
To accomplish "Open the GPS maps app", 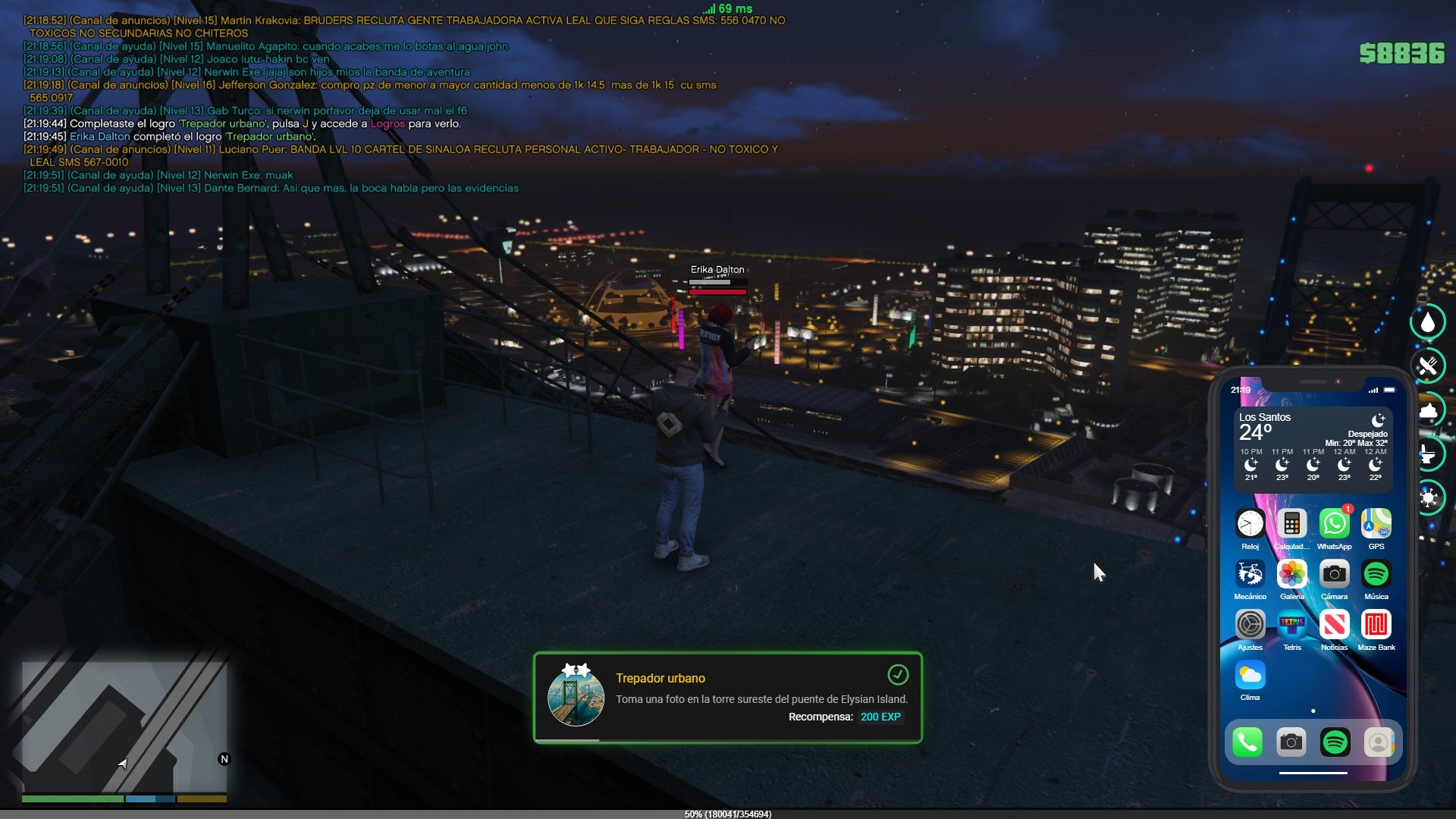I will 1376,524.
